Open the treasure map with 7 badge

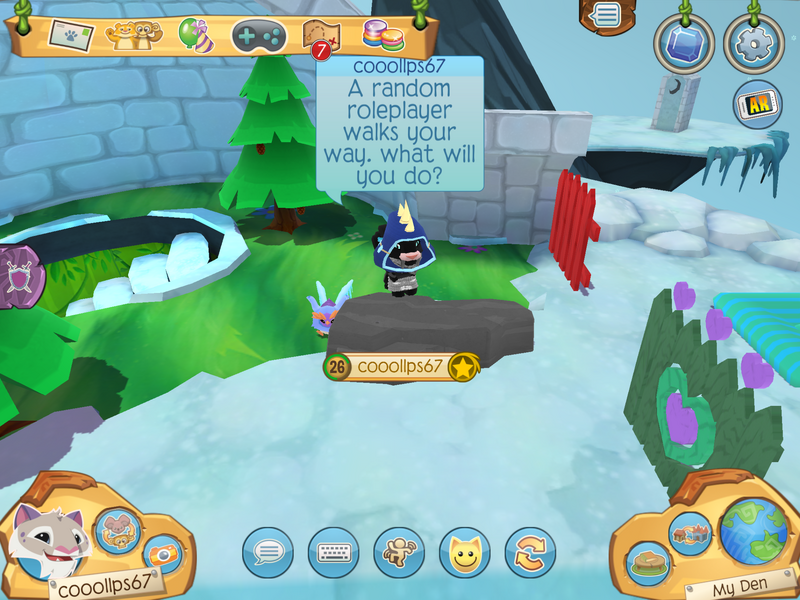pos(321,37)
